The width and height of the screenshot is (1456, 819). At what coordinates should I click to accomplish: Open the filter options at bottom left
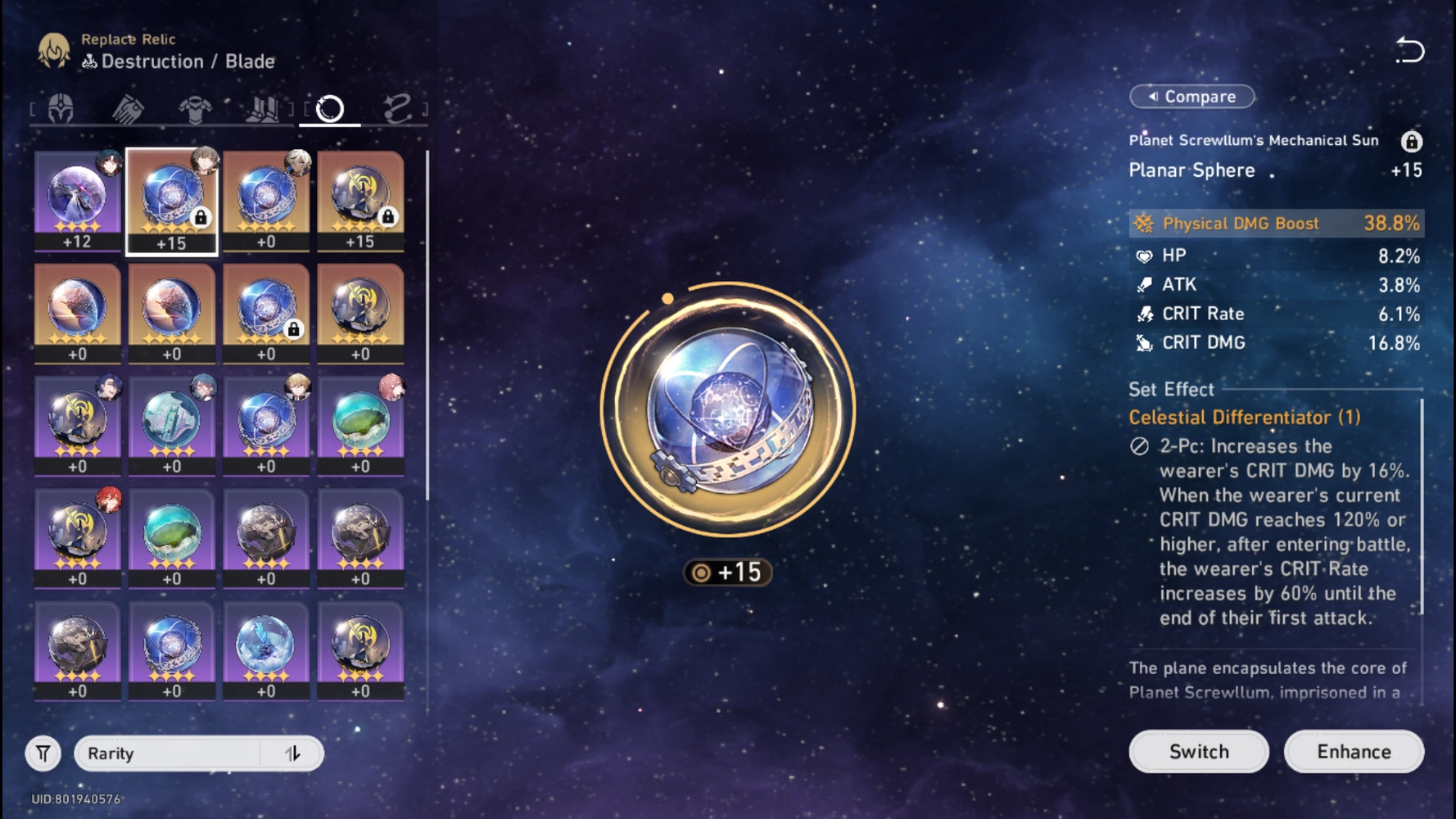(43, 753)
